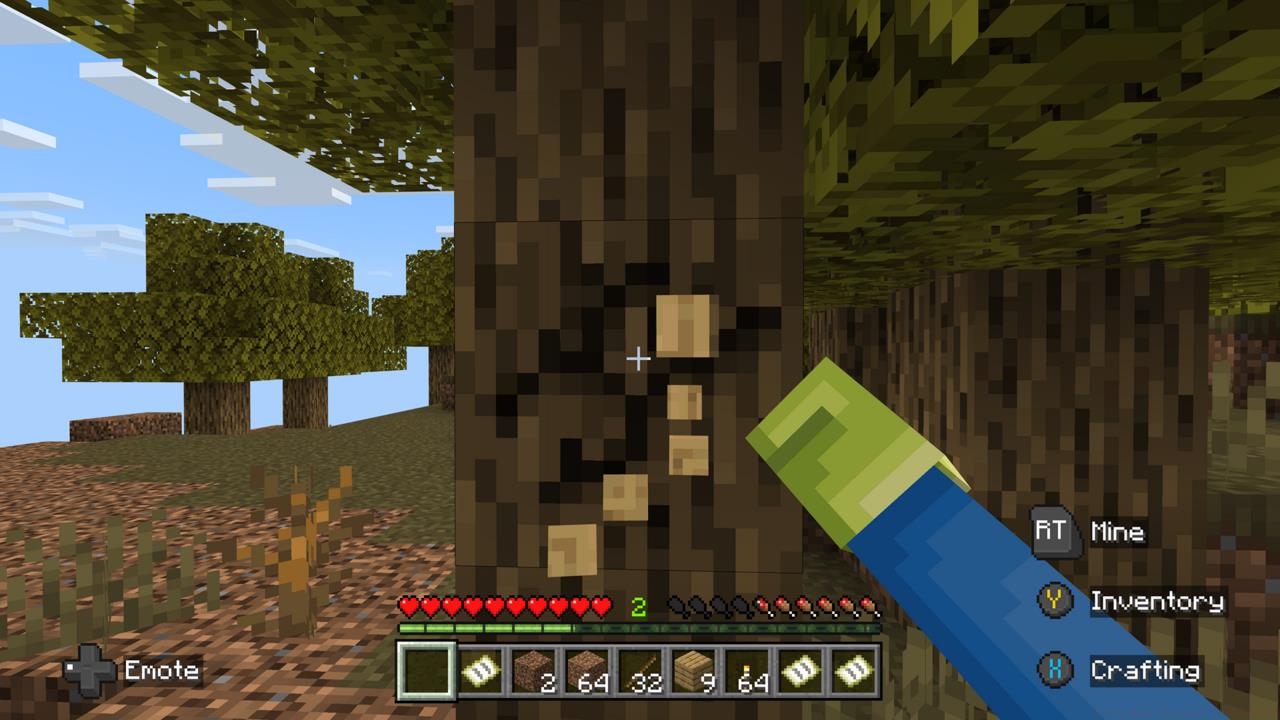
Task: Open Crafting via its button prompt
Action: point(1146,671)
